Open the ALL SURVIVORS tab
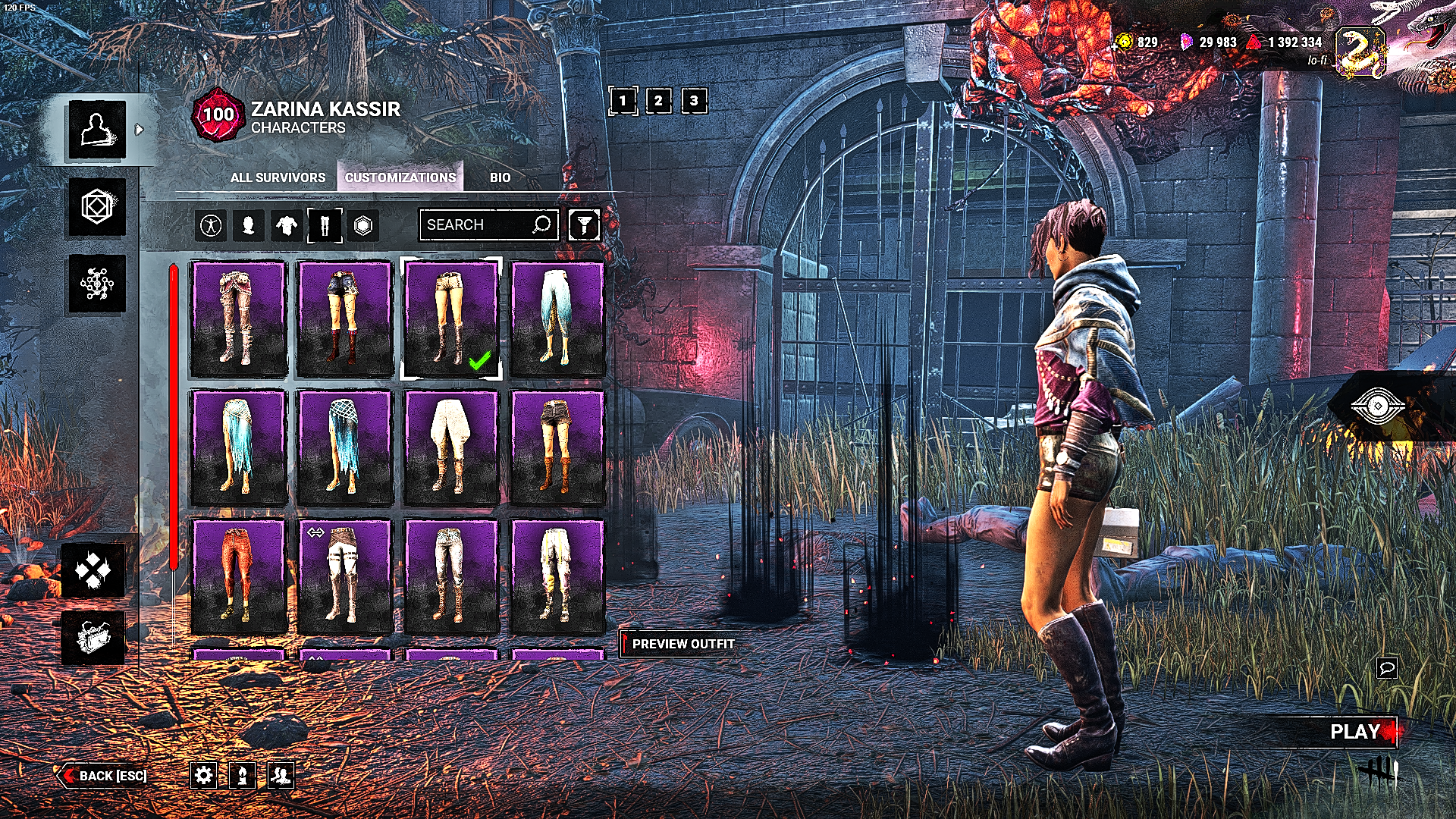Image resolution: width=1456 pixels, height=819 pixels. pos(278,177)
